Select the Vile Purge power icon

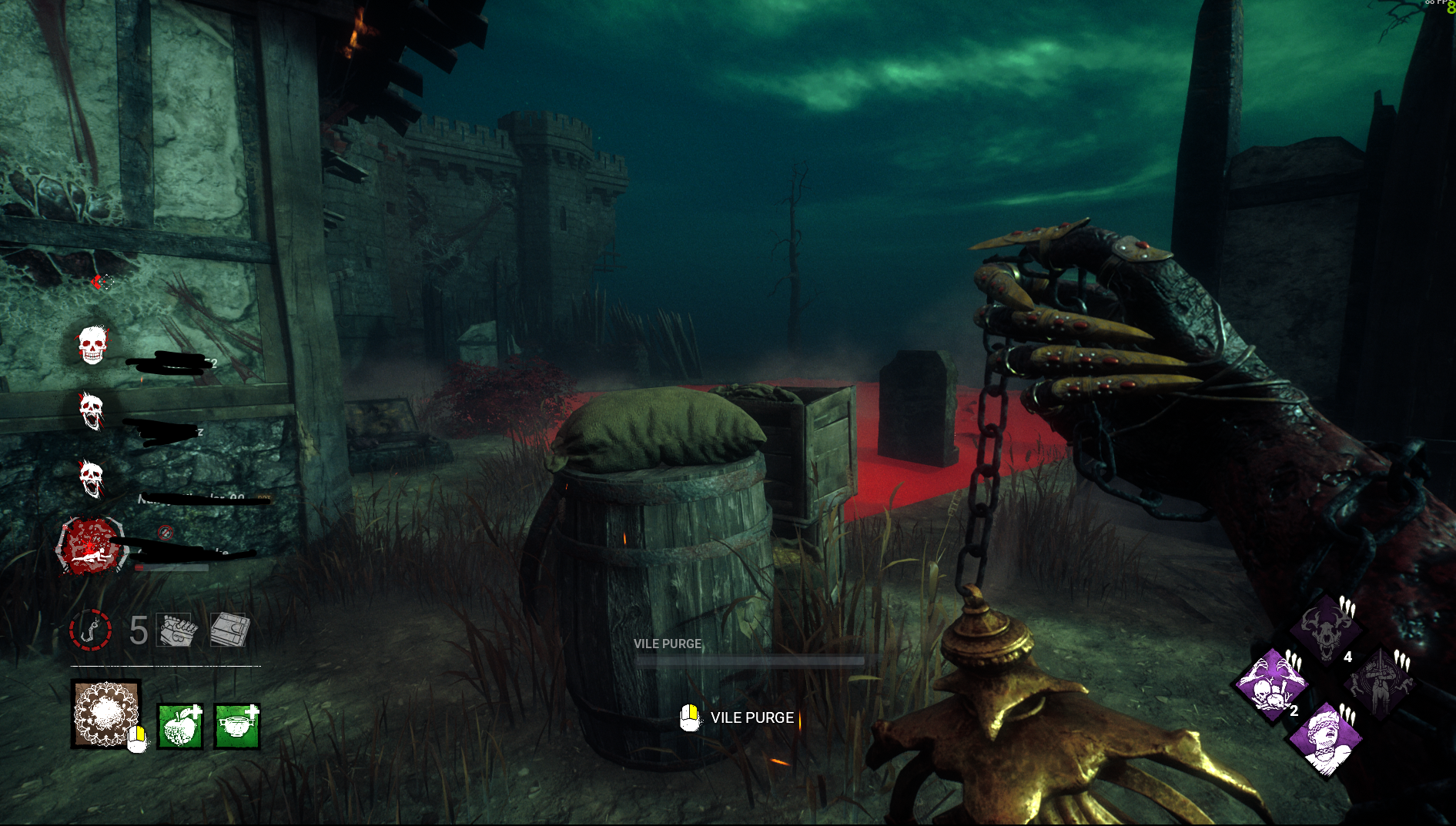(106, 714)
